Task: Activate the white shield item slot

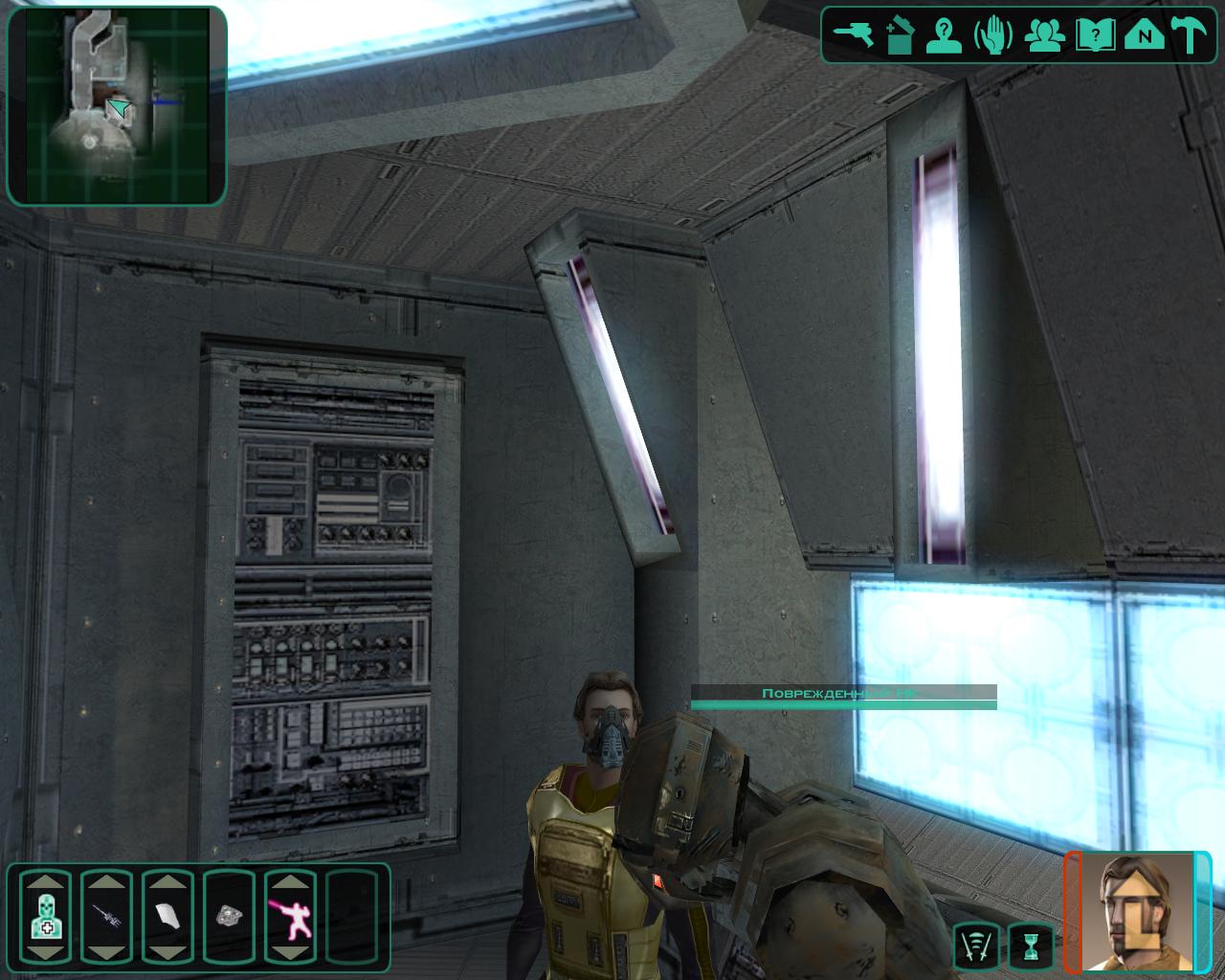Action: point(167,916)
